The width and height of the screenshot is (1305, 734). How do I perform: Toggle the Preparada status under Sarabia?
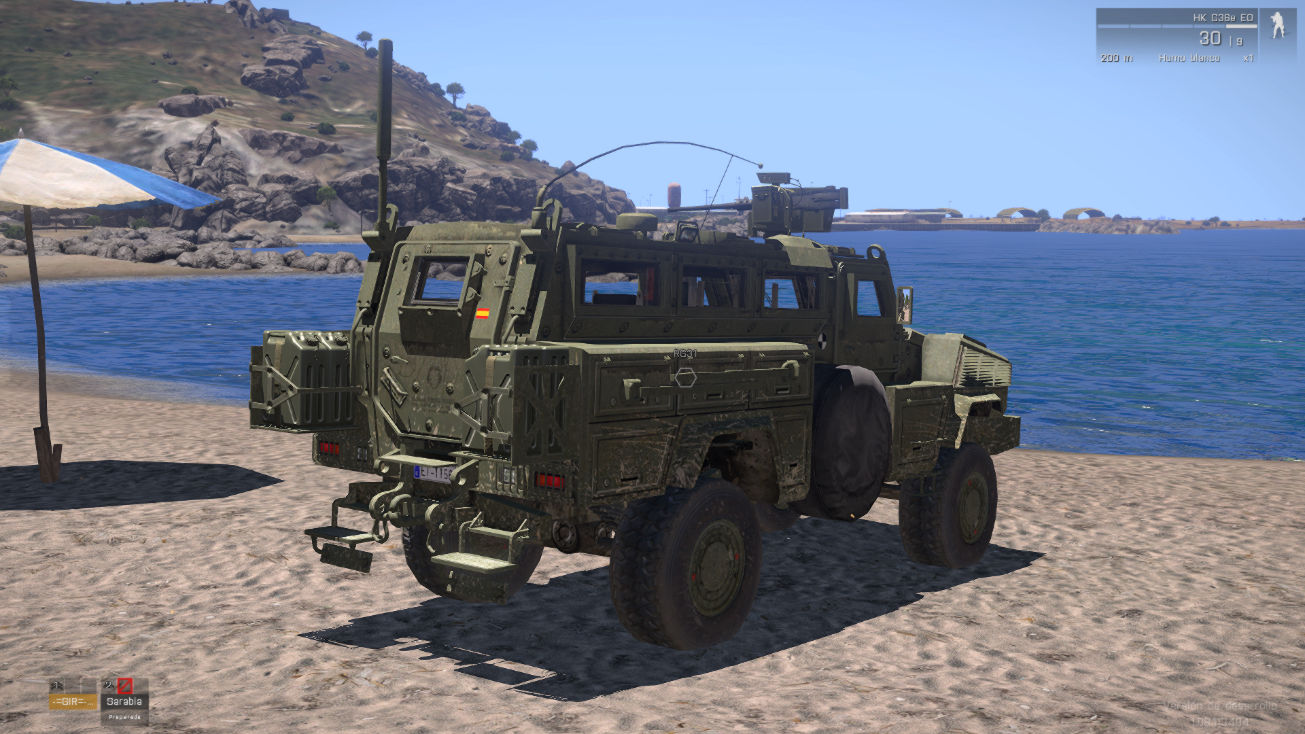pyautogui.click(x=124, y=716)
